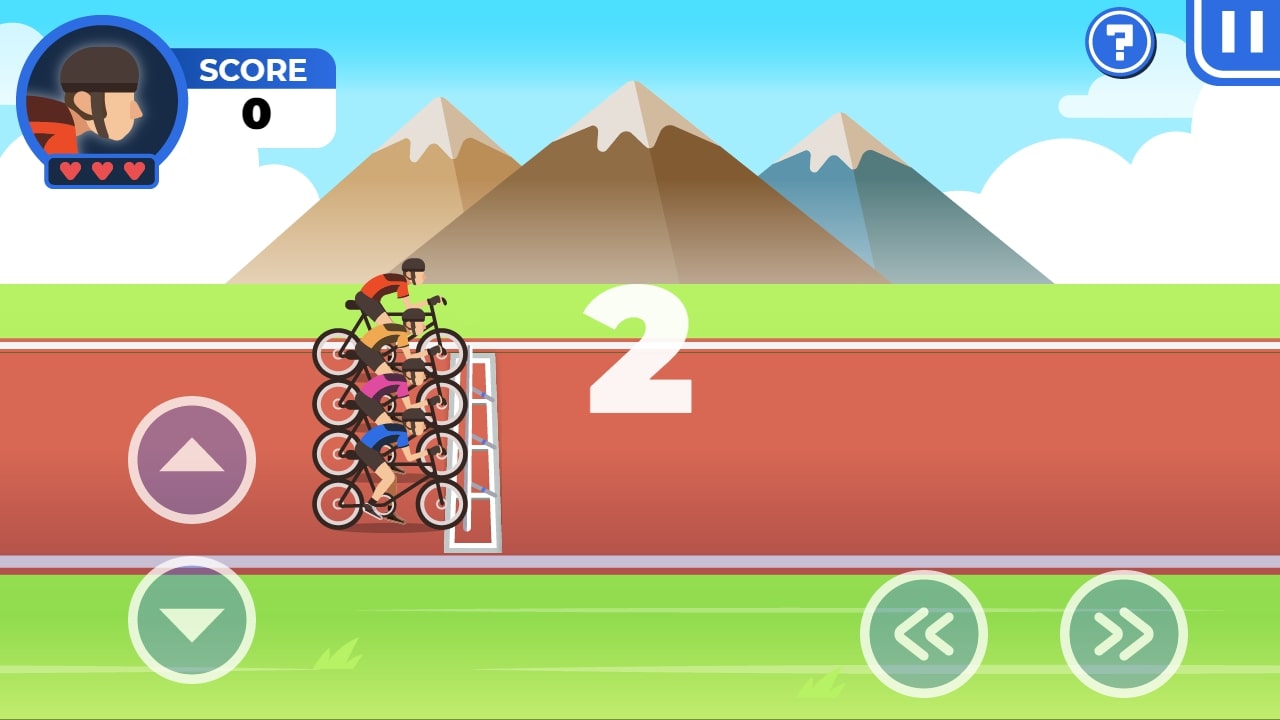Tap the down arrow lane button
This screenshot has height=720, width=1280.
click(x=192, y=620)
